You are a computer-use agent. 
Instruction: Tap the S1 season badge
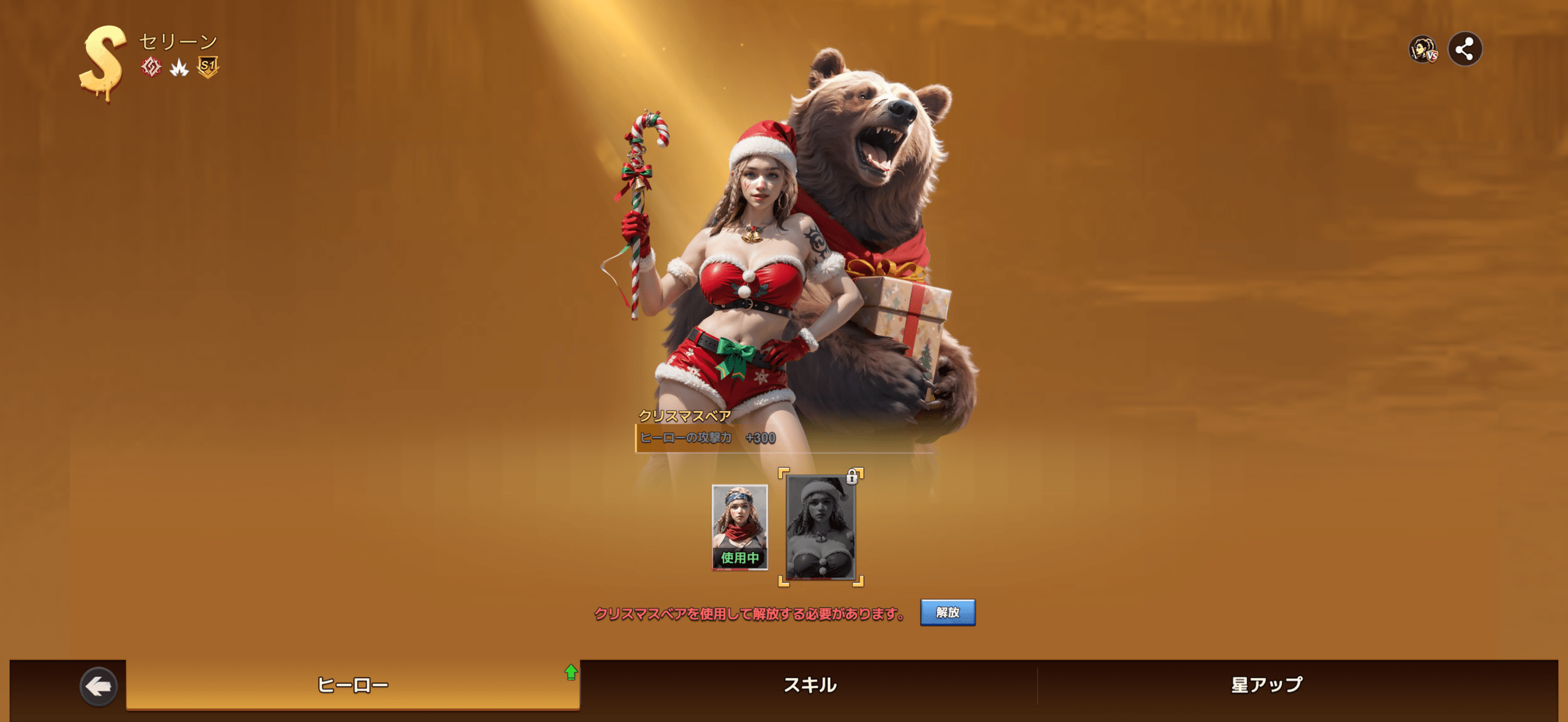tap(208, 67)
